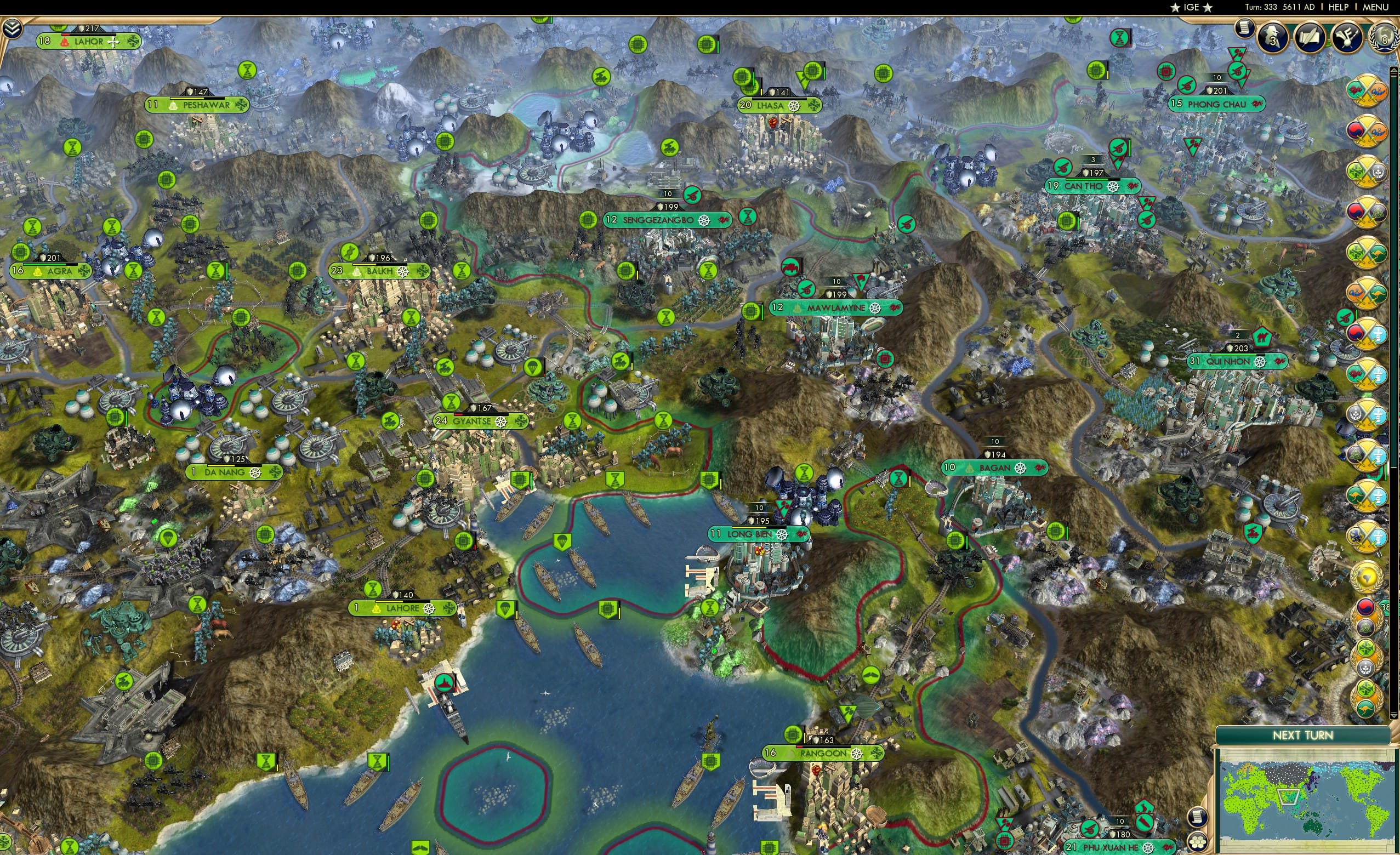This screenshot has height=855, width=1400.
Task: Open HELP from the top bar
Action: pyautogui.click(x=1339, y=7)
